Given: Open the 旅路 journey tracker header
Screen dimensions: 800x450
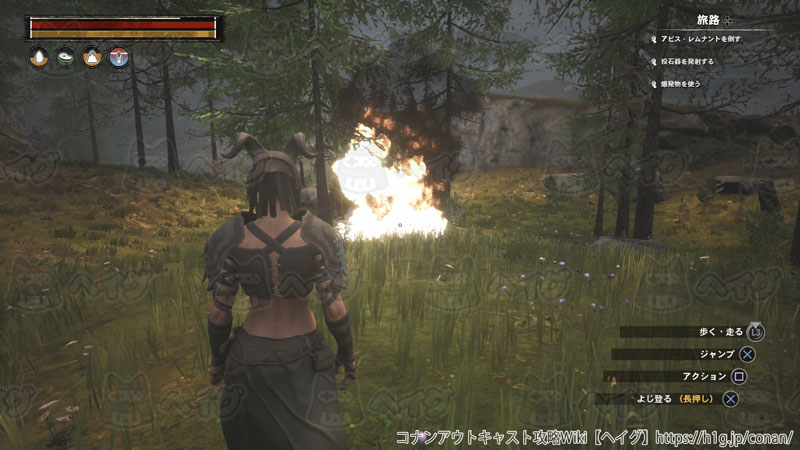Looking at the screenshot, I should tap(709, 20).
